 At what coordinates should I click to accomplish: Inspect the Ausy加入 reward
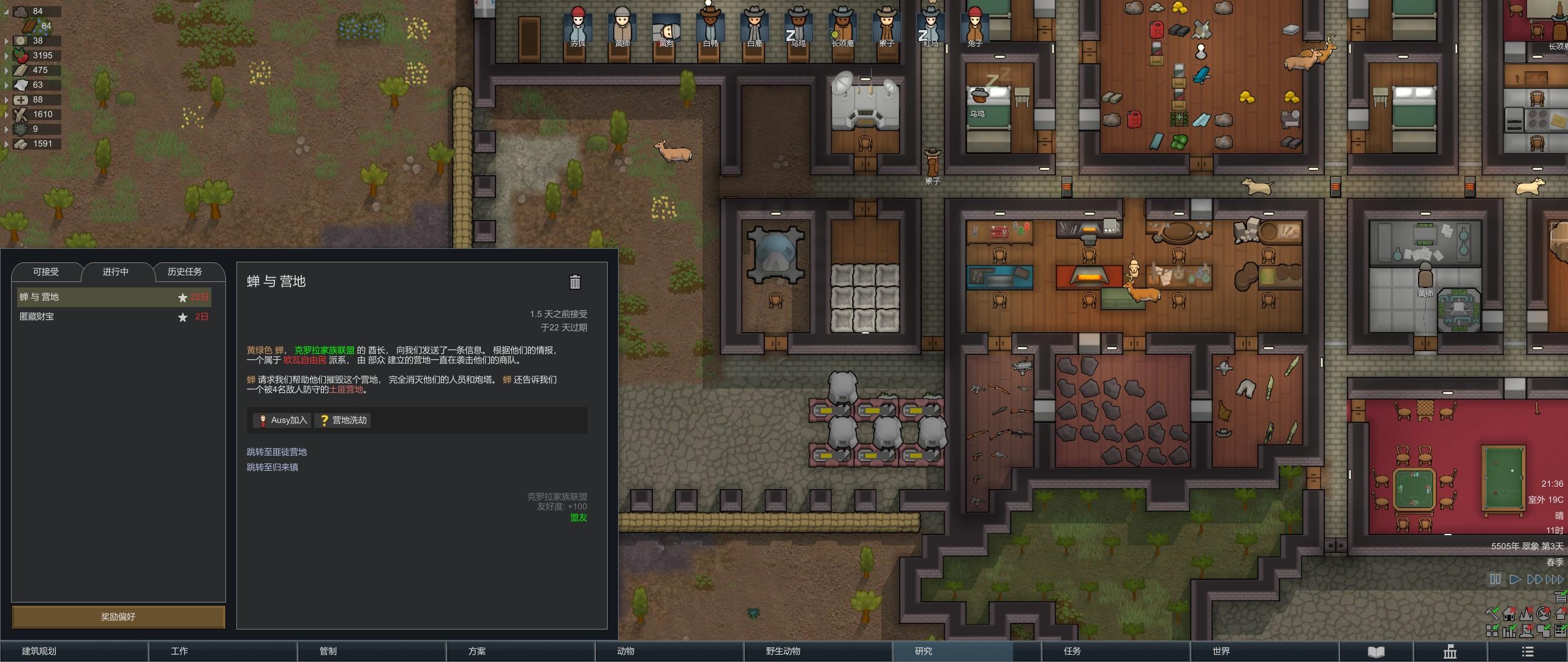(x=283, y=420)
